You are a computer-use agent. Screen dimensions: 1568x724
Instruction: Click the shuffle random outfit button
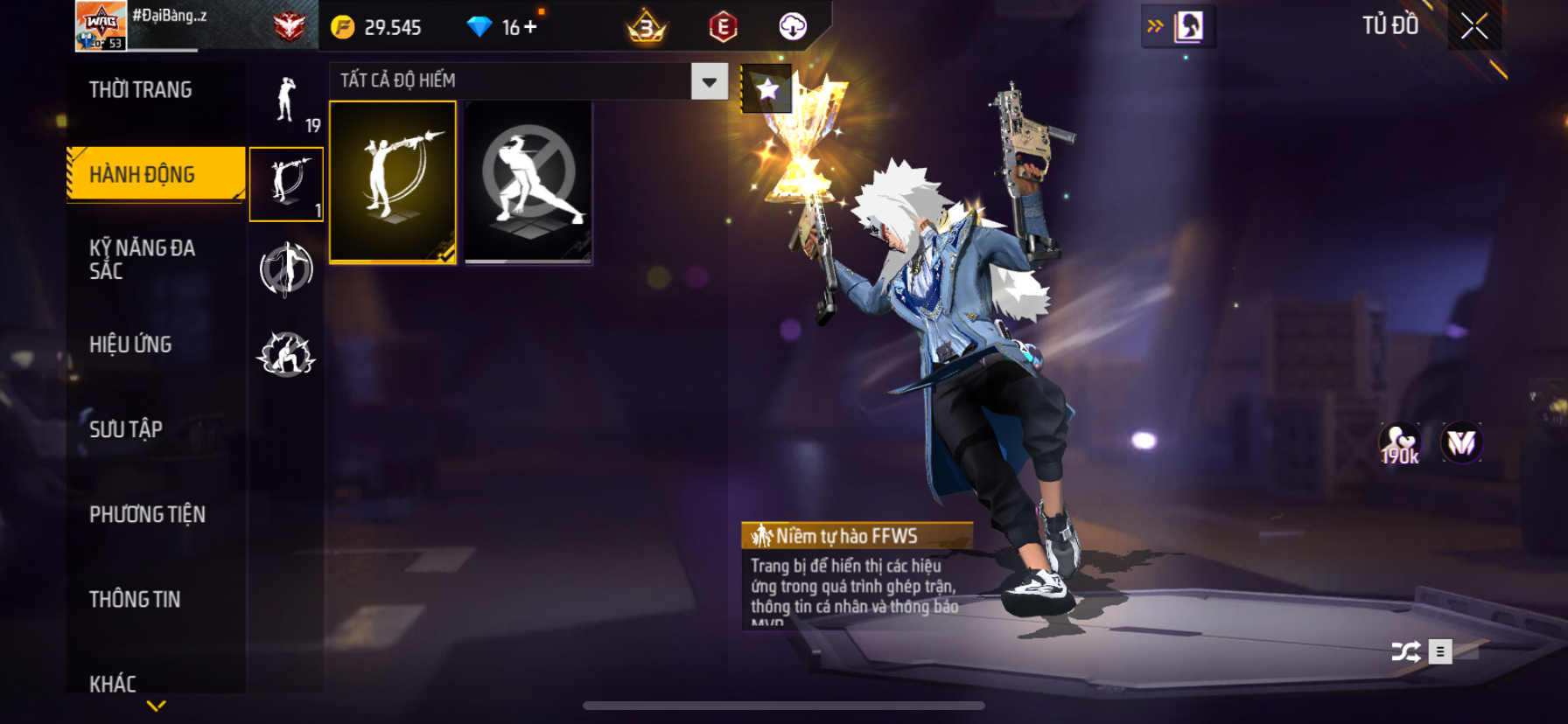tap(1406, 651)
